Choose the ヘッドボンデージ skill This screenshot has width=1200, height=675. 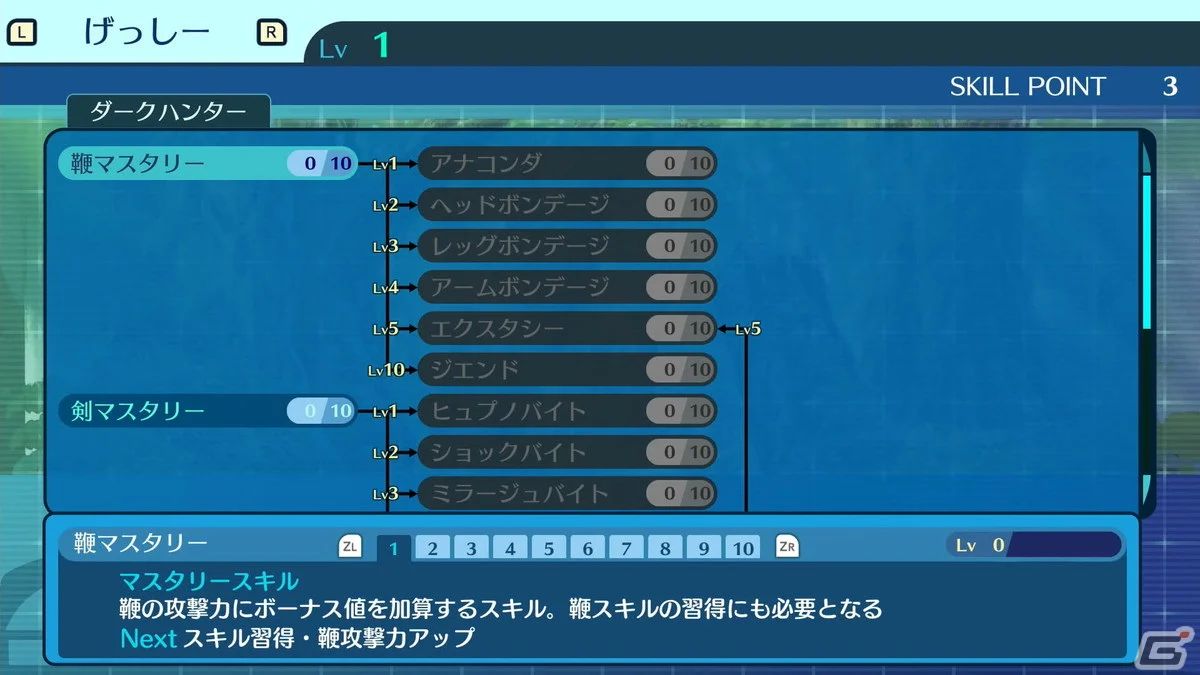click(566, 205)
